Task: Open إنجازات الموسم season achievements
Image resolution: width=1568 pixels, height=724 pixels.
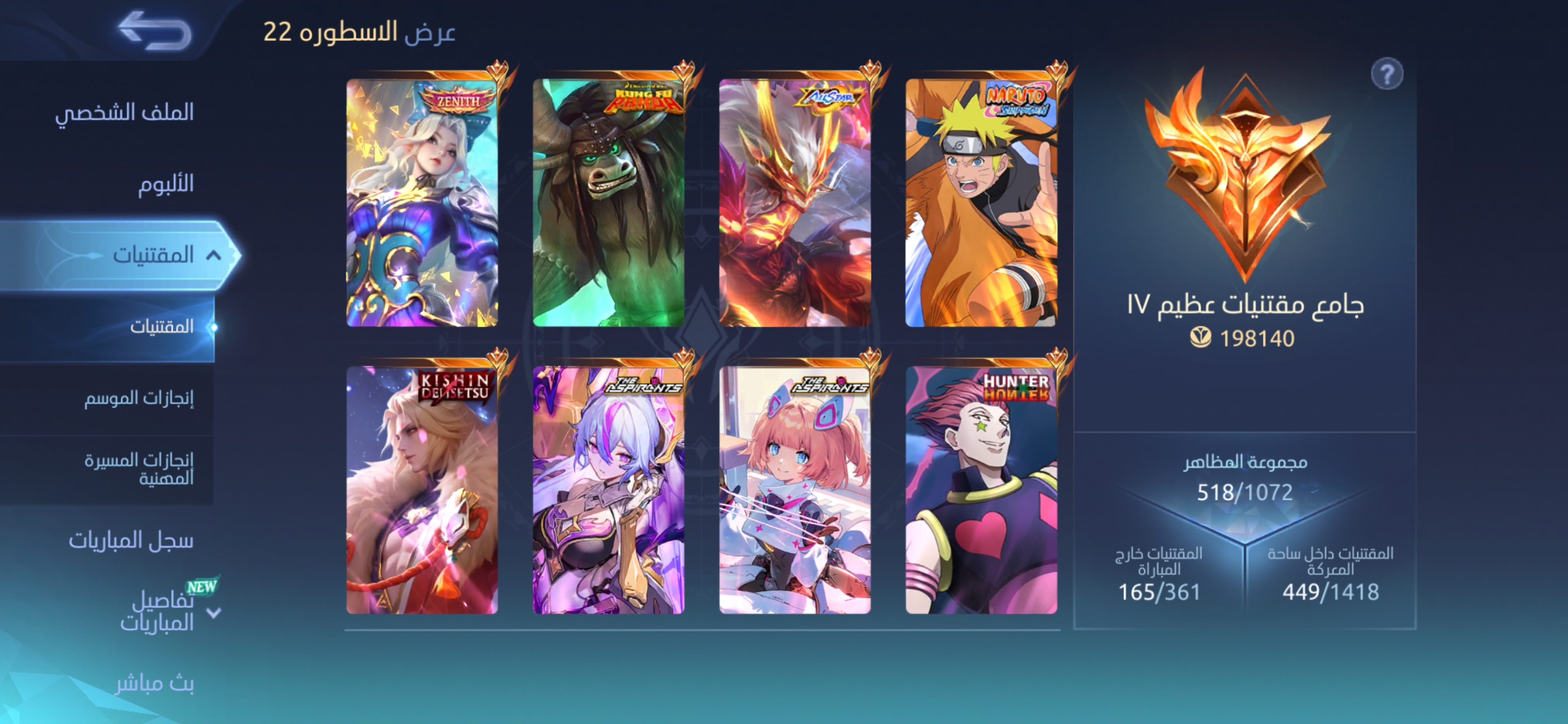Action: coord(139,398)
